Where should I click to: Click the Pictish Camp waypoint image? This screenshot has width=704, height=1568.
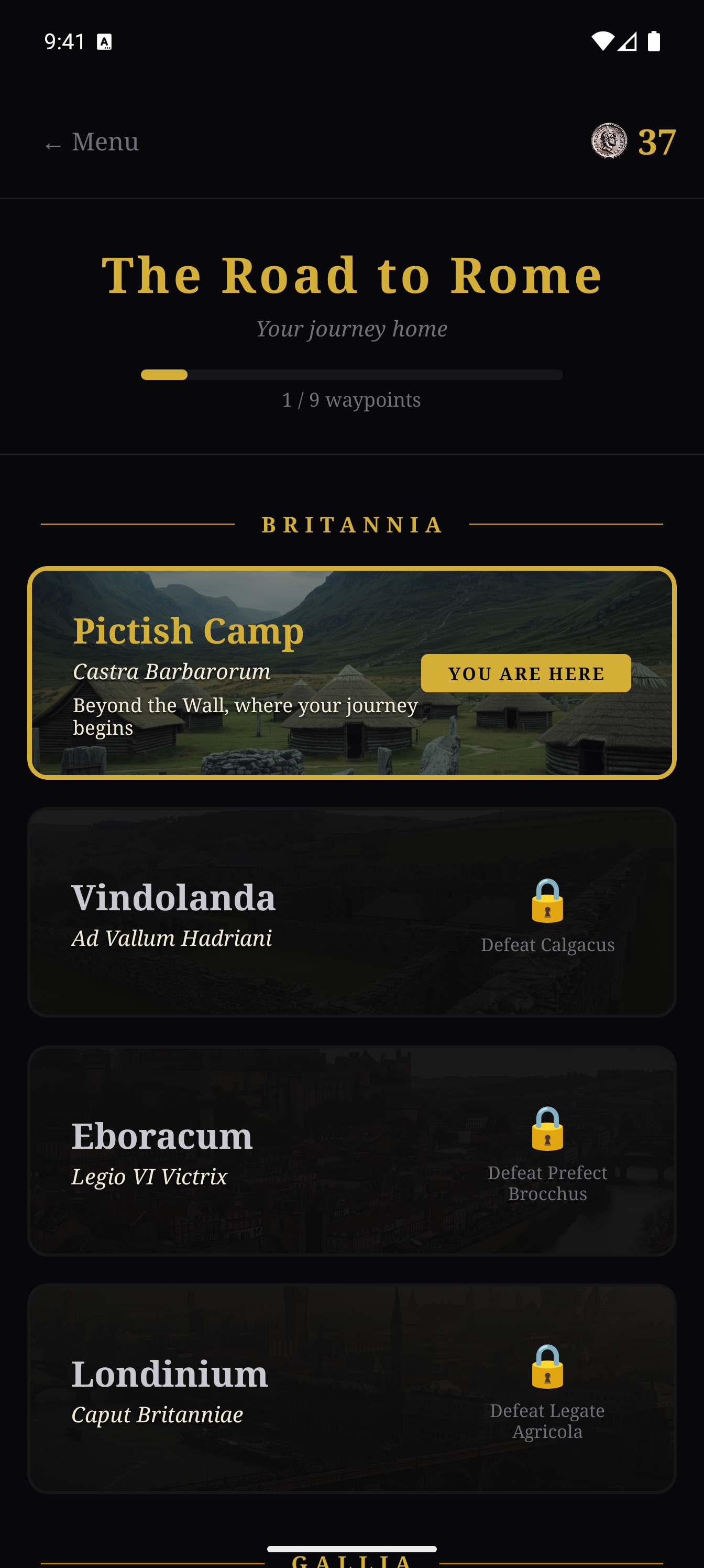pos(351,673)
